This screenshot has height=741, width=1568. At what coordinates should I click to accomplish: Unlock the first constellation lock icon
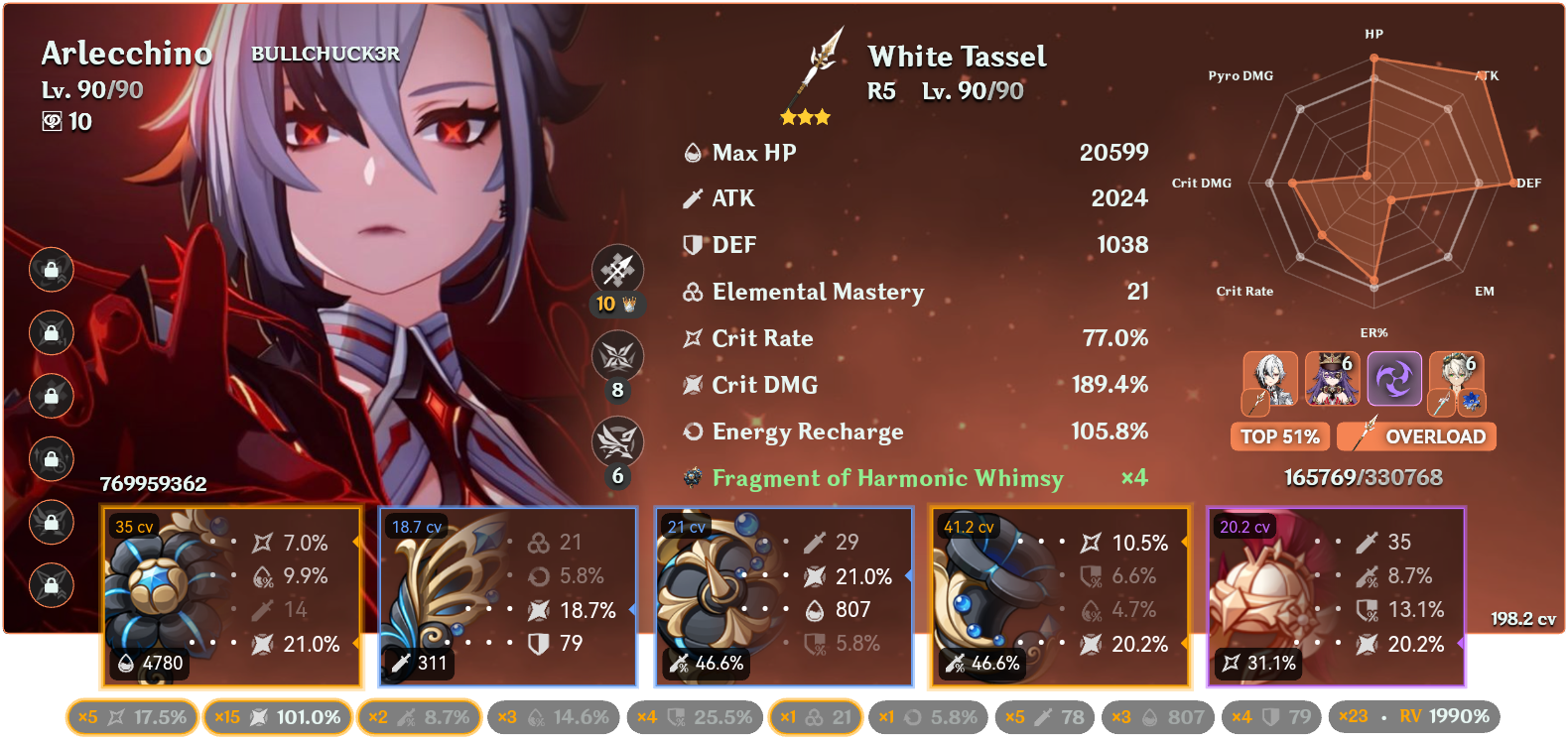pyautogui.click(x=51, y=271)
